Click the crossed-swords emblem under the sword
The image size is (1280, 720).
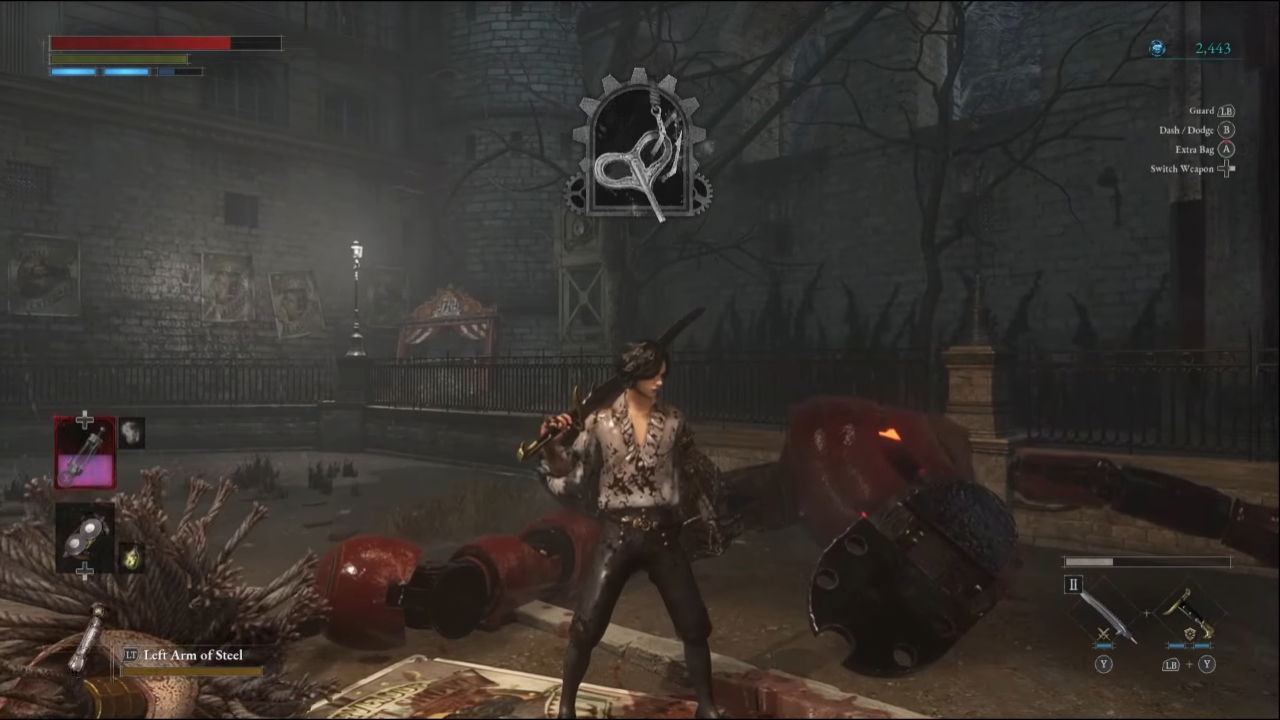click(1104, 632)
